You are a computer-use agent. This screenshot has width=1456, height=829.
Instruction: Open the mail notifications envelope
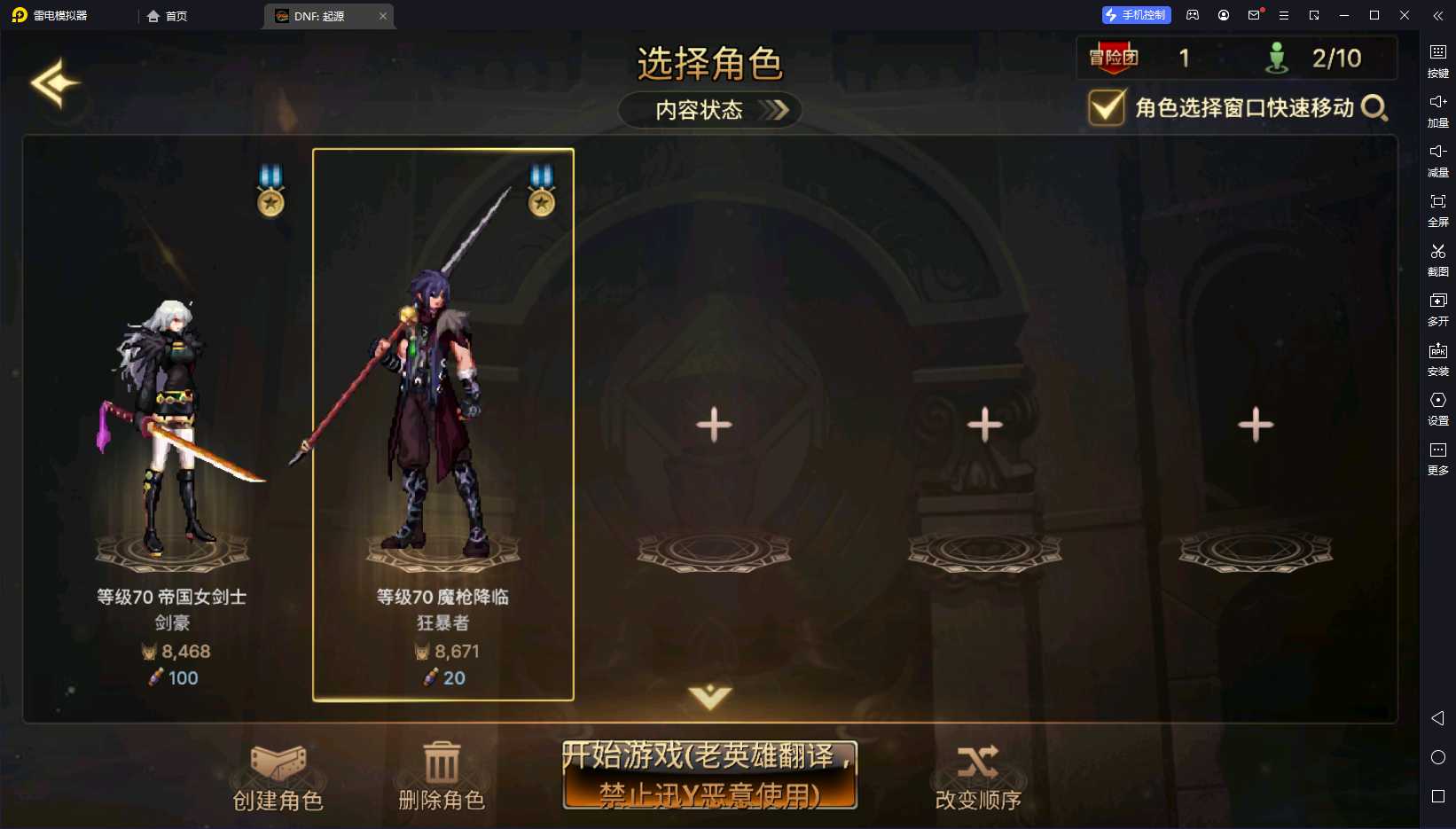pyautogui.click(x=1252, y=15)
